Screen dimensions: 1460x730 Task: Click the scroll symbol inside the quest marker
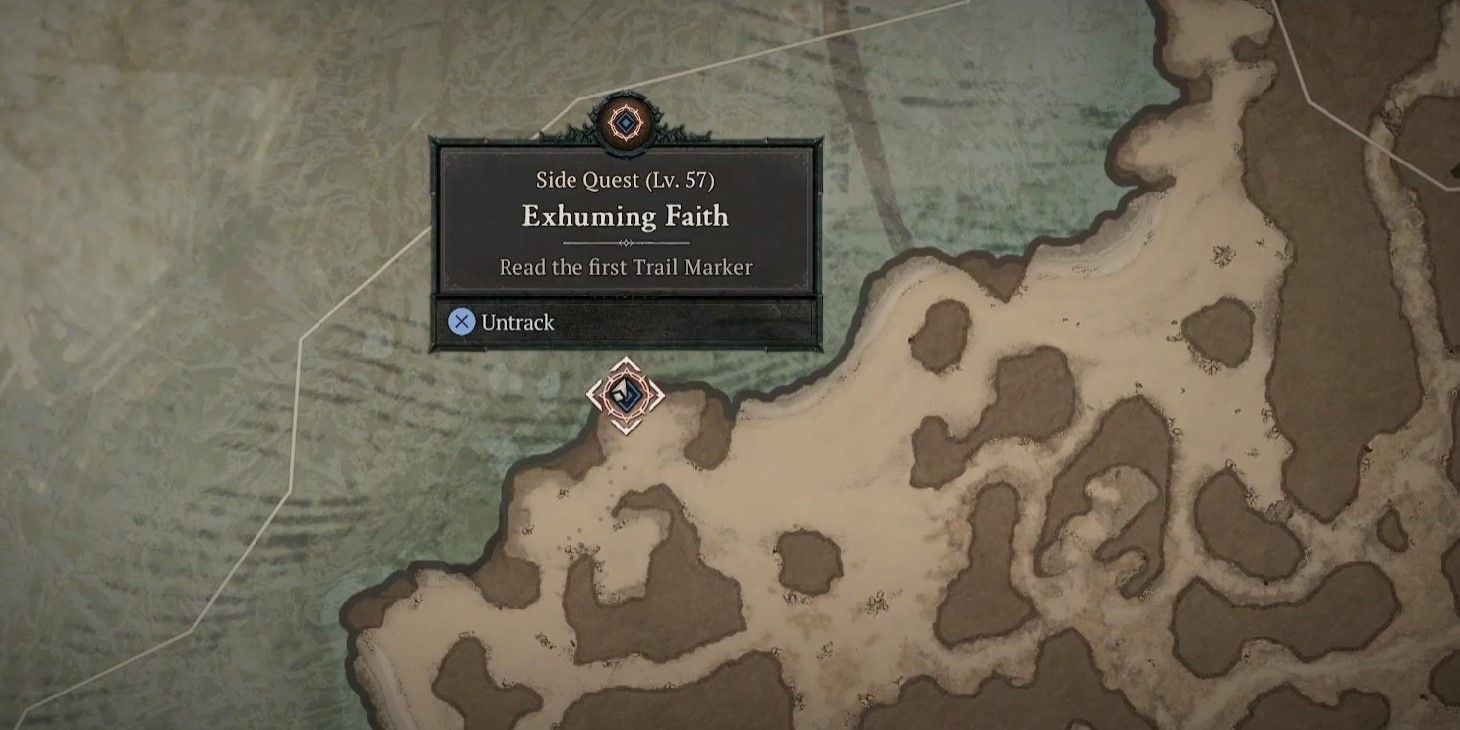coord(627,398)
